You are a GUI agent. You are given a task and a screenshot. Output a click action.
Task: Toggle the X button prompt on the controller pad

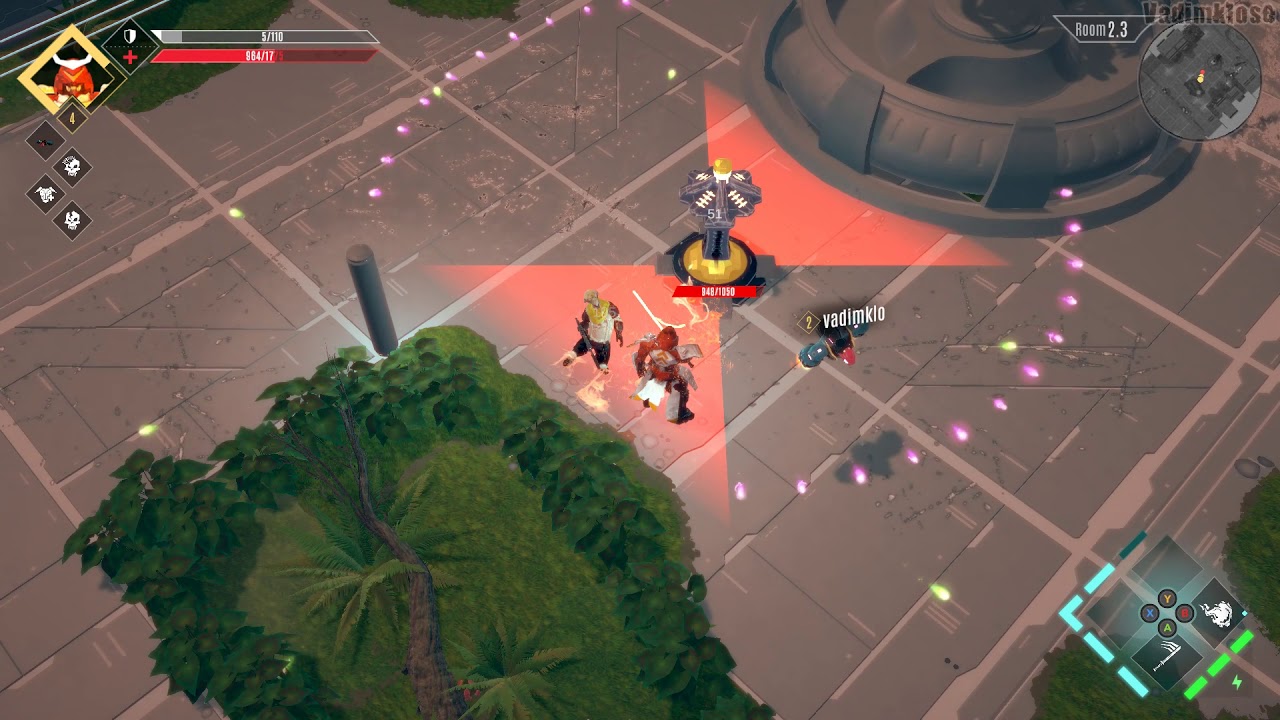click(1150, 613)
